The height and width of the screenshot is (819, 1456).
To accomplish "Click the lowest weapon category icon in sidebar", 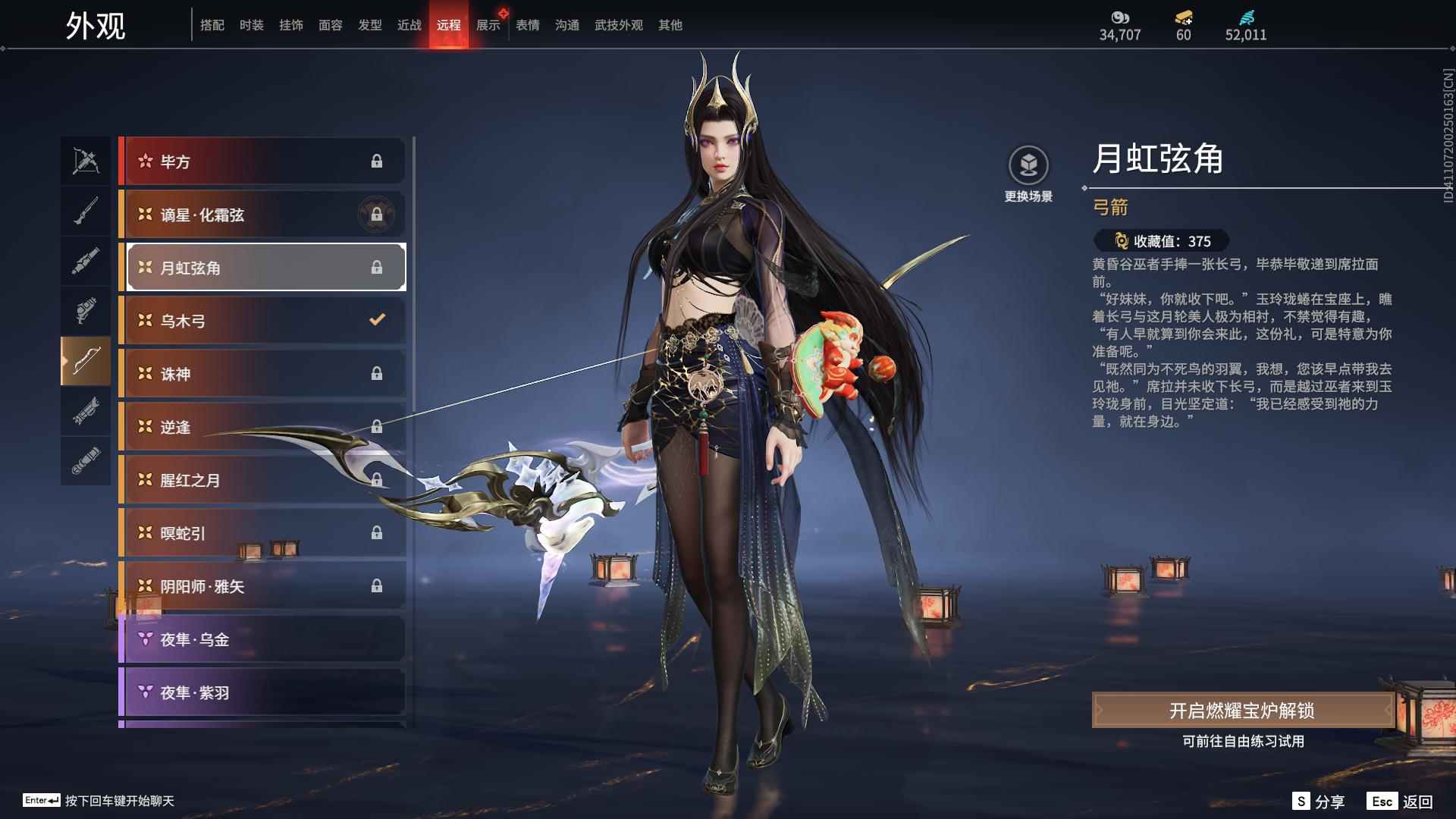I will (86, 461).
